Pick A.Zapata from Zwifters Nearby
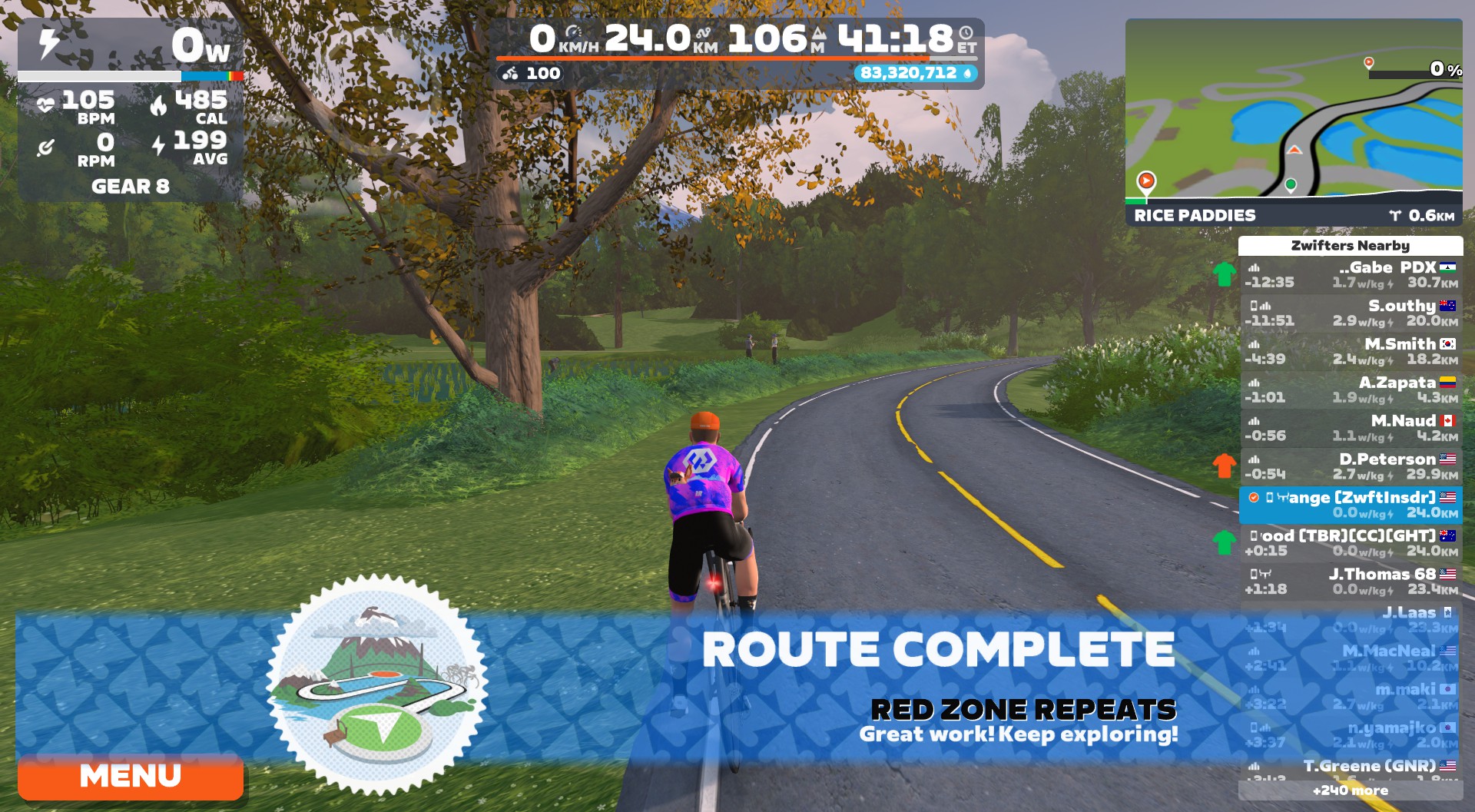1475x812 pixels. click(x=1351, y=390)
